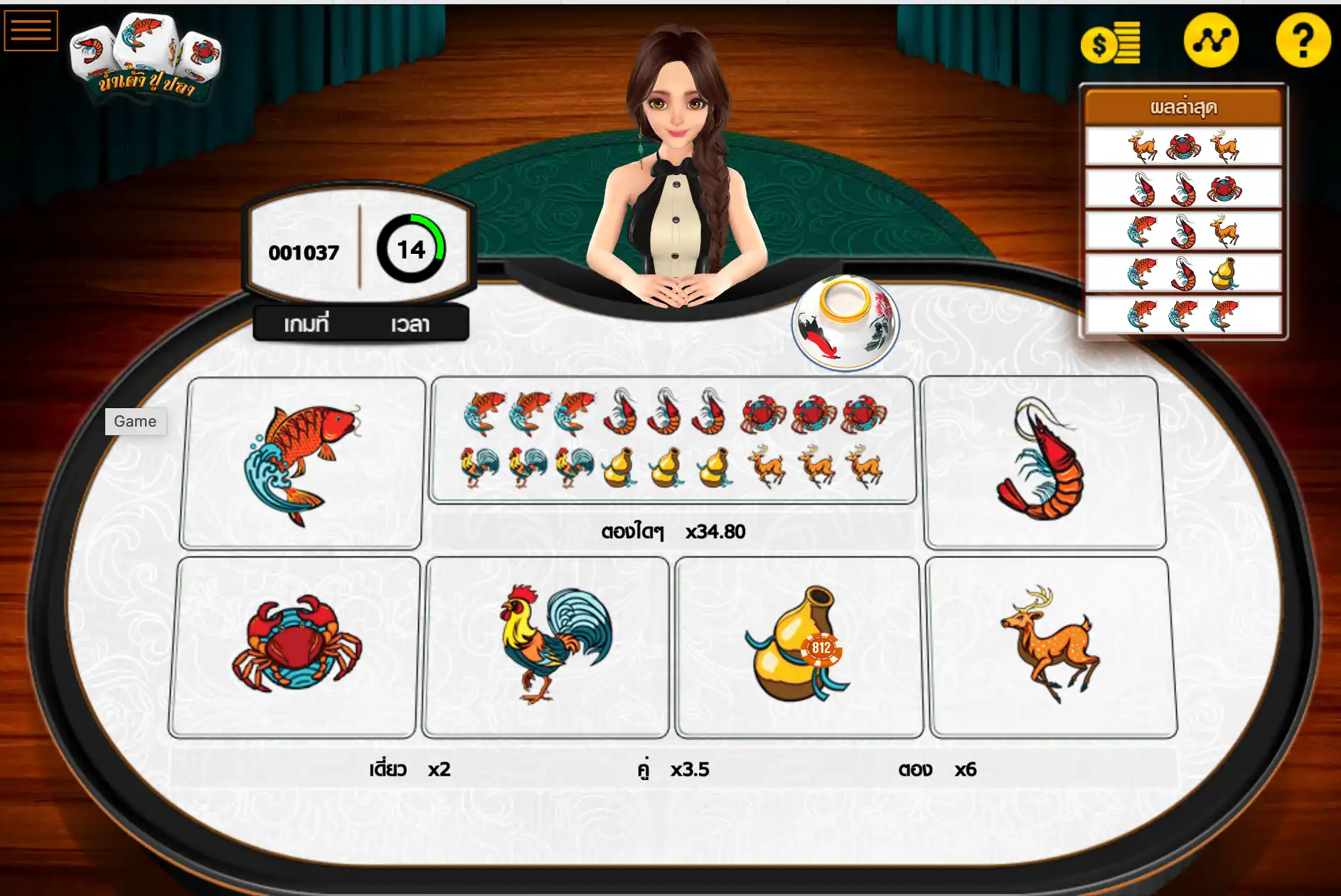The width and height of the screenshot is (1341, 896).
Task: Open the statistics chart icon
Action: (1210, 39)
